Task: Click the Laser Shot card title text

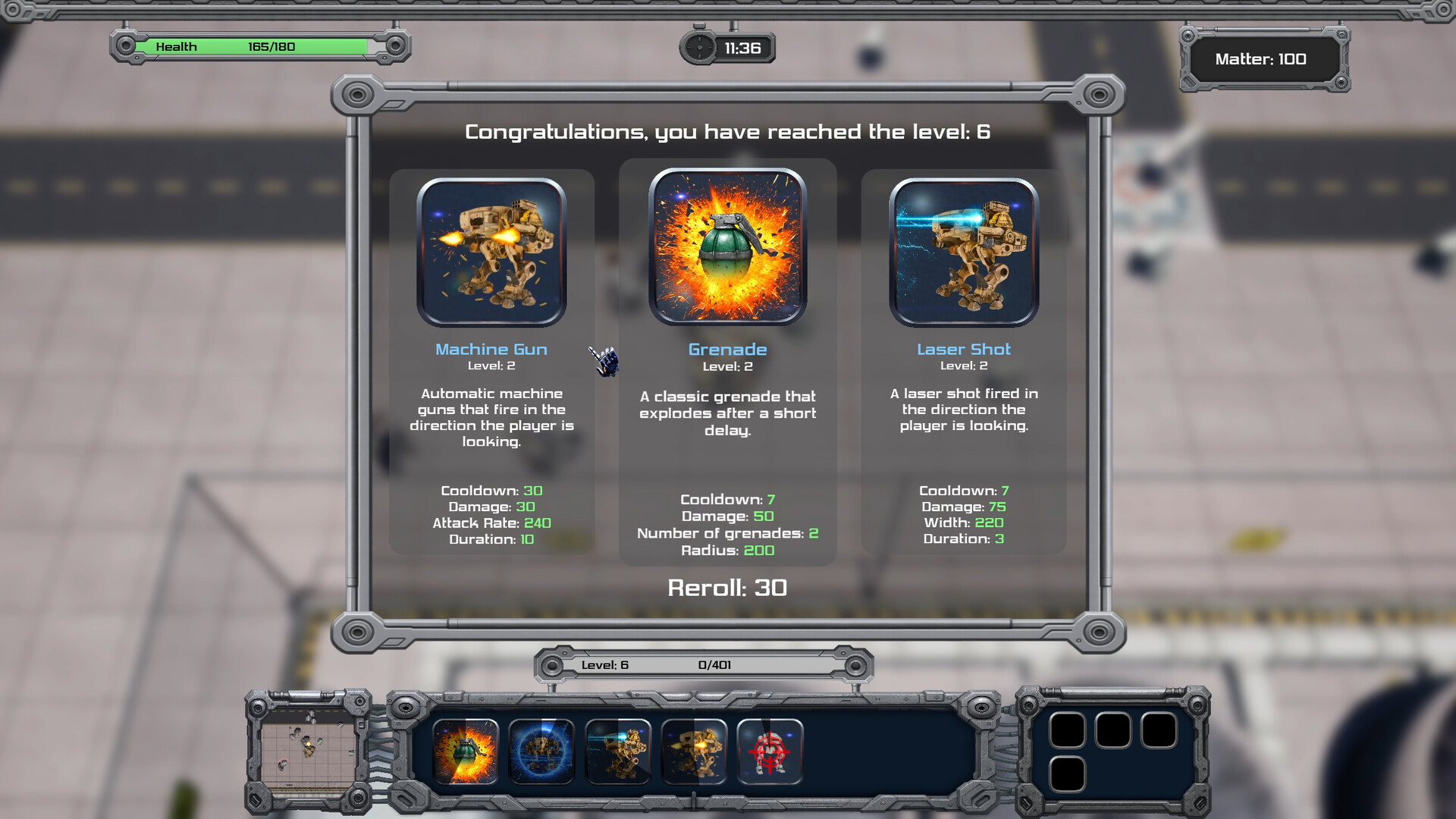Action: [x=963, y=349]
